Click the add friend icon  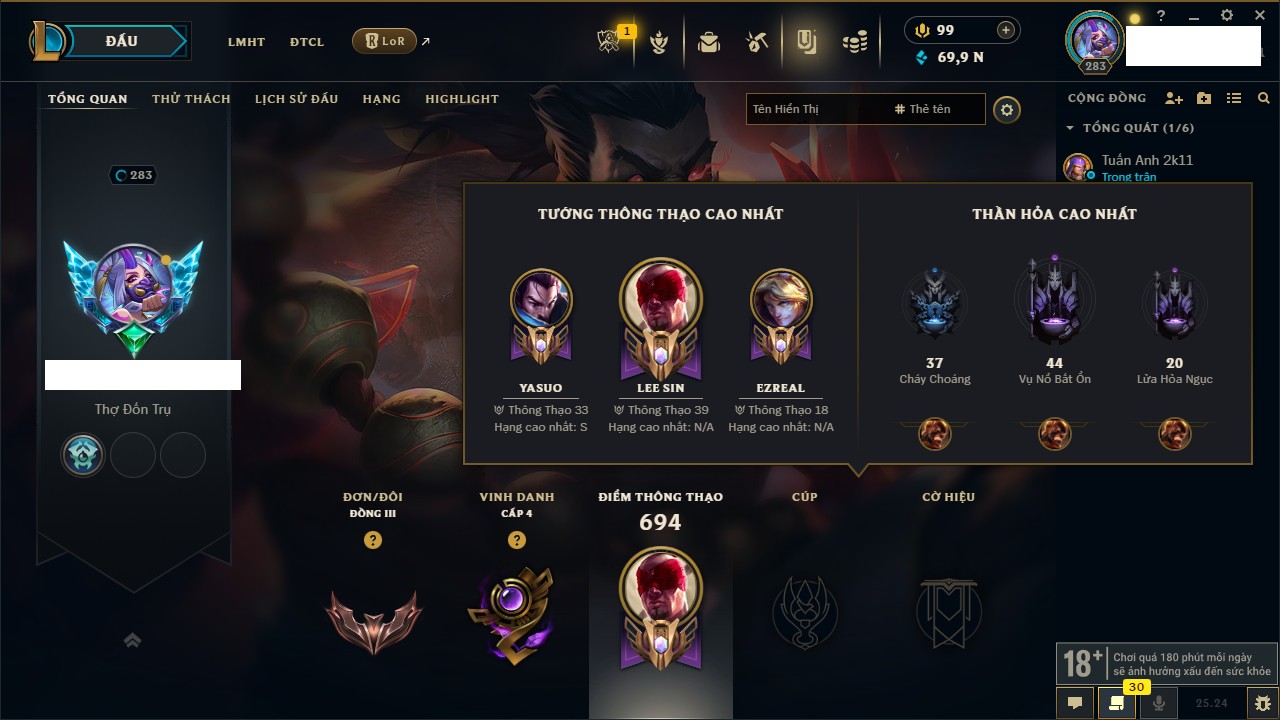tap(1174, 98)
